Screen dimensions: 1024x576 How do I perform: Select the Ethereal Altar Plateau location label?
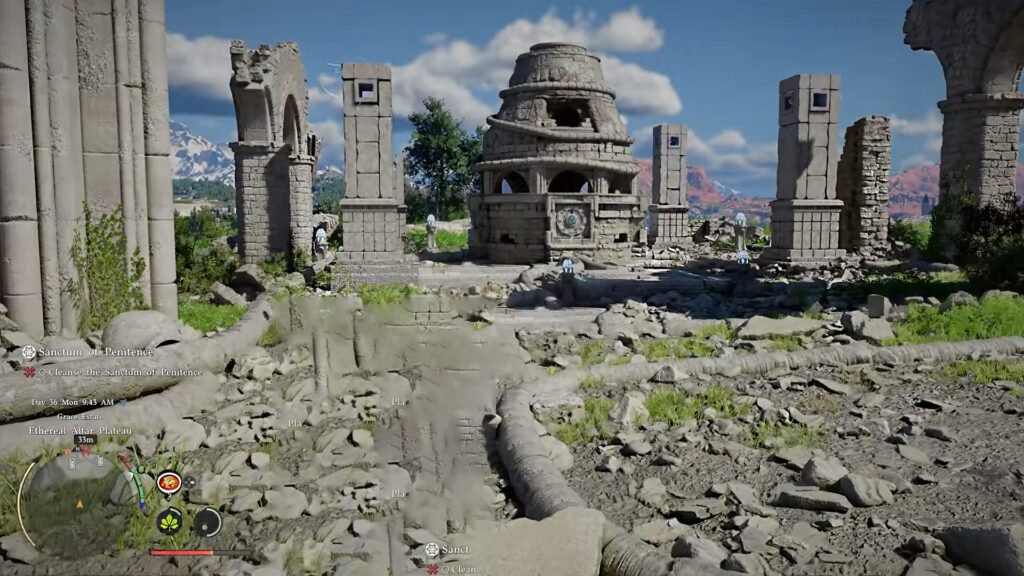(81, 430)
